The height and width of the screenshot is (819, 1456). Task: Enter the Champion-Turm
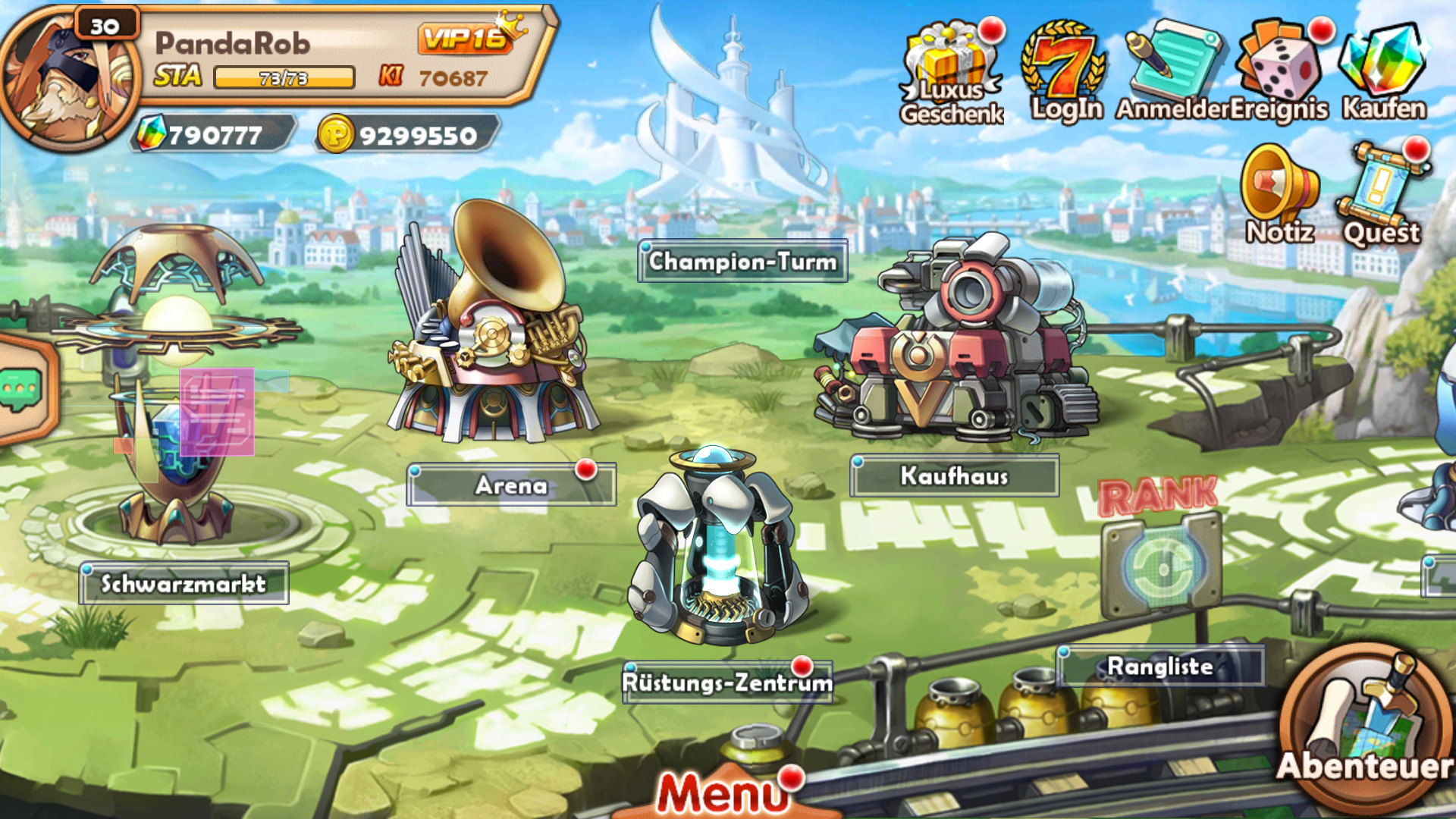click(x=742, y=262)
